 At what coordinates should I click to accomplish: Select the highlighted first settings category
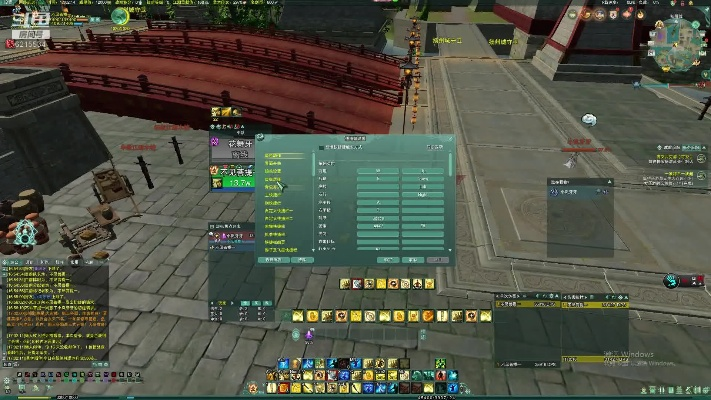tap(274, 156)
